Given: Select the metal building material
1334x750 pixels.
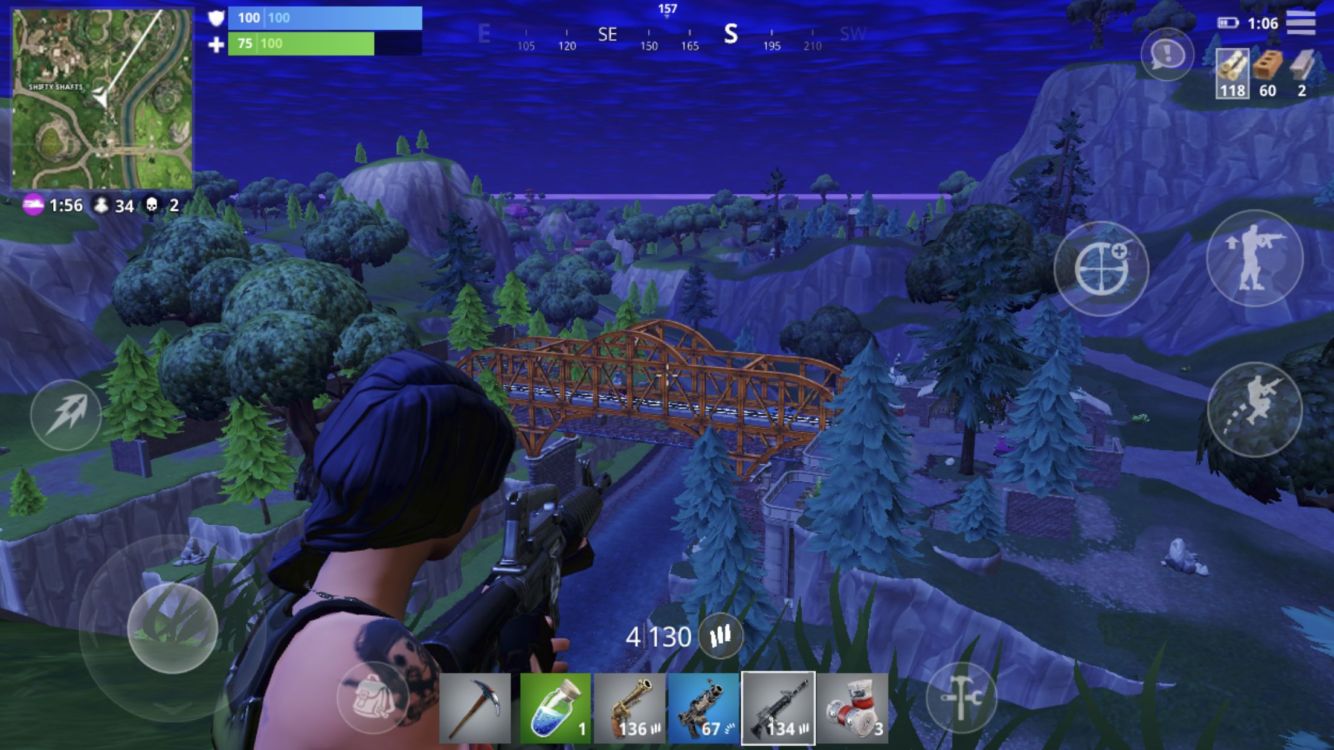Looking at the screenshot, I should click(1301, 73).
